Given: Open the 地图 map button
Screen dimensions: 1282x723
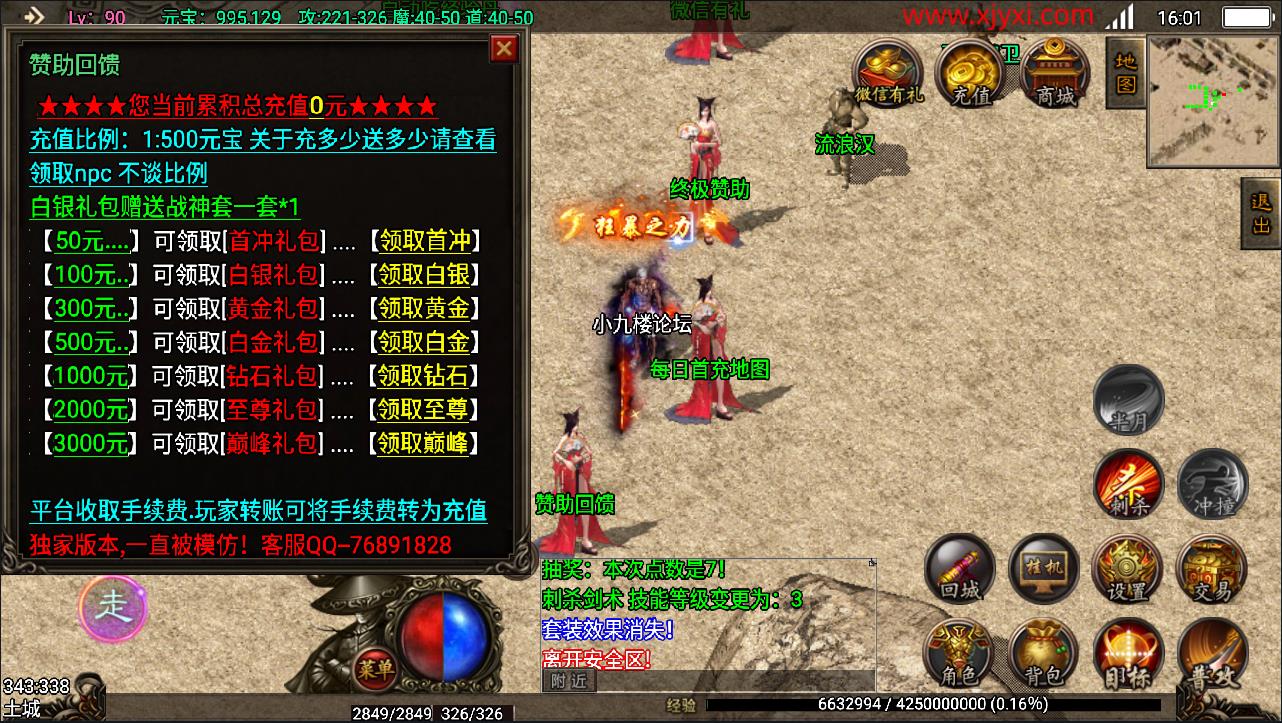Looking at the screenshot, I should pos(1125,73).
